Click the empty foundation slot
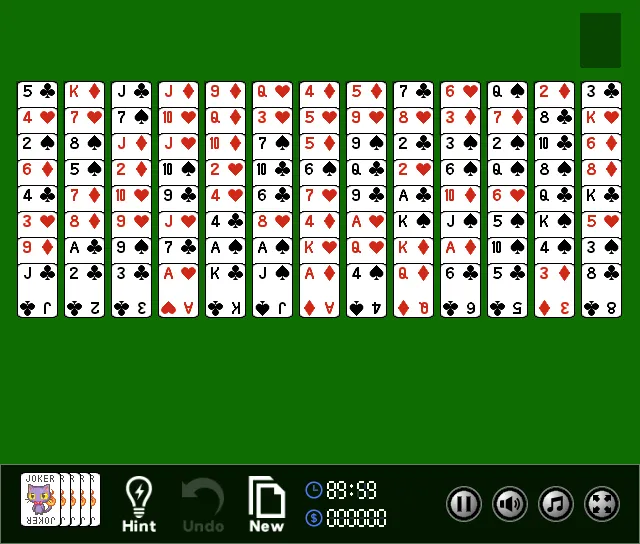Screen dimensions: 640x544 point(600,40)
